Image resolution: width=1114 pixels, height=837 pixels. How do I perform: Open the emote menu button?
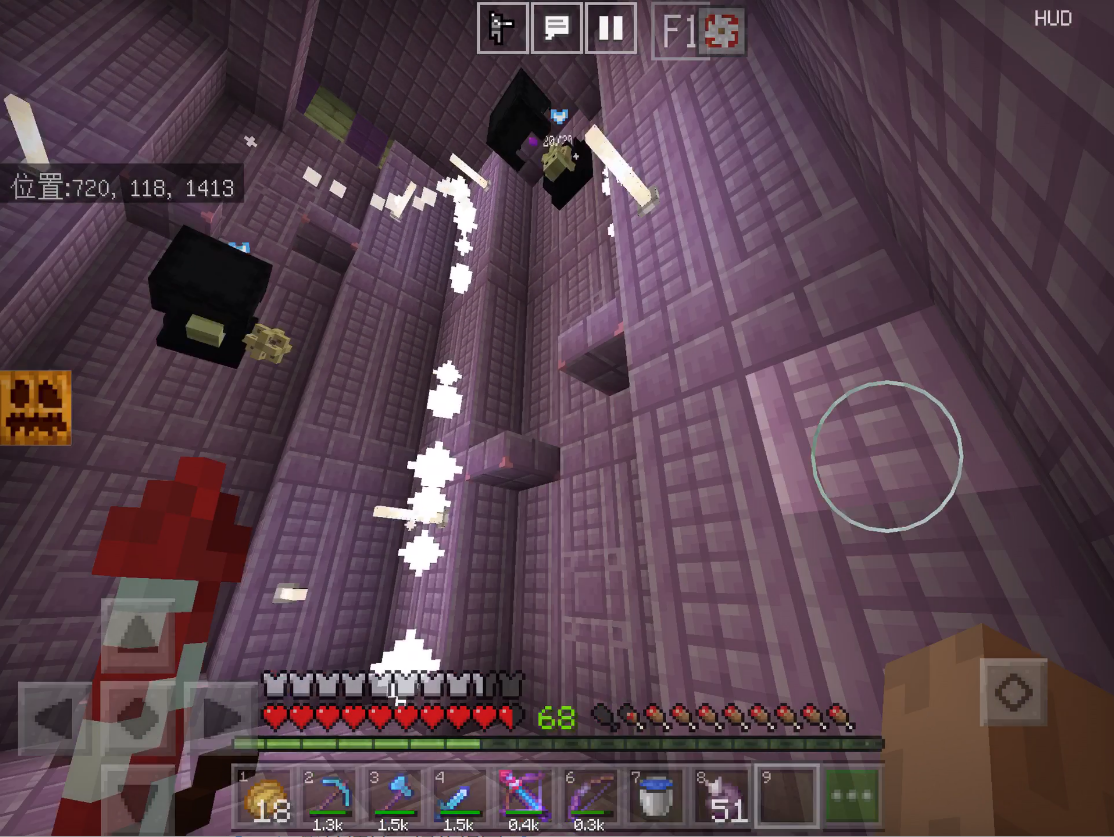click(x=502, y=29)
